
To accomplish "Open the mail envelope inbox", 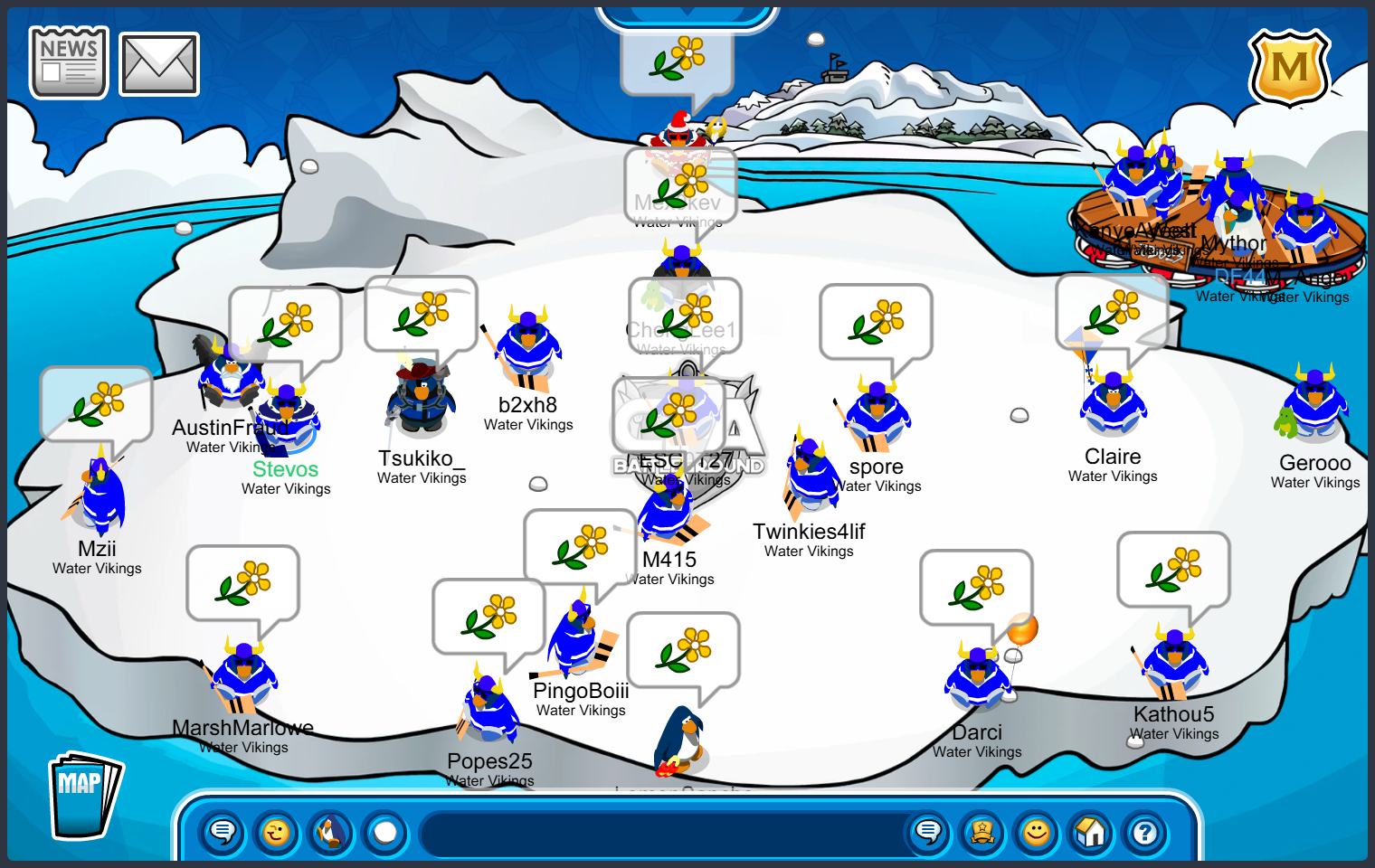I will (159, 64).
